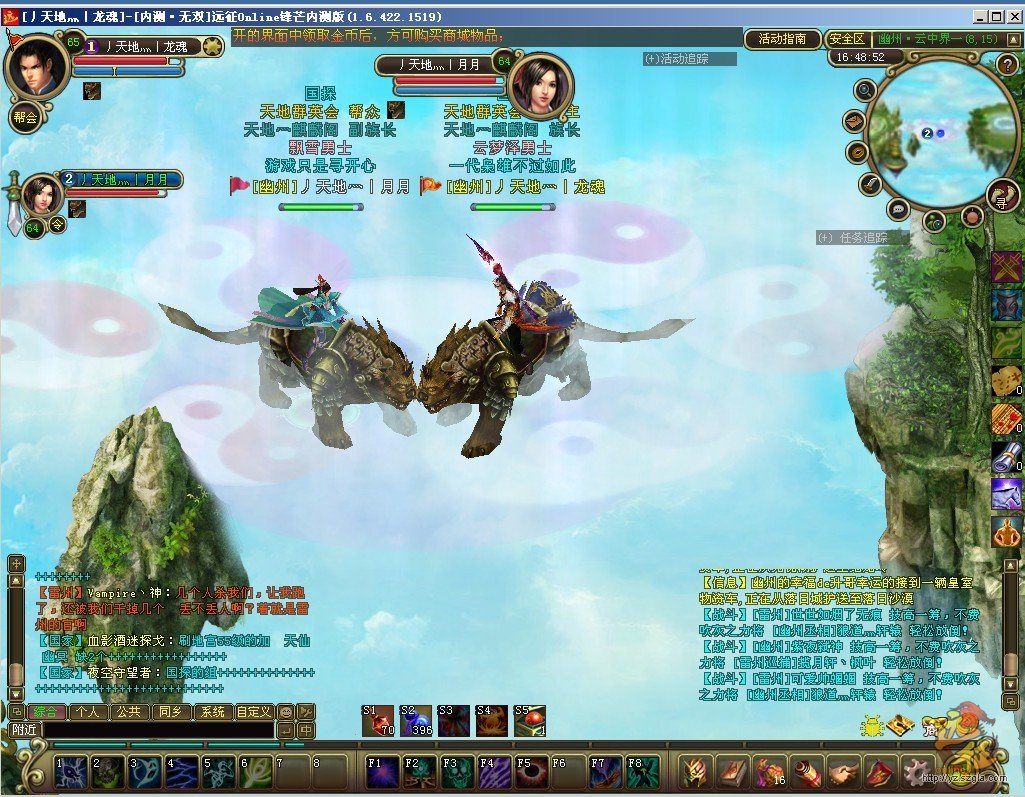The image size is (1025, 797).
Task: Open the smiley emoticon picker
Action: point(286,712)
